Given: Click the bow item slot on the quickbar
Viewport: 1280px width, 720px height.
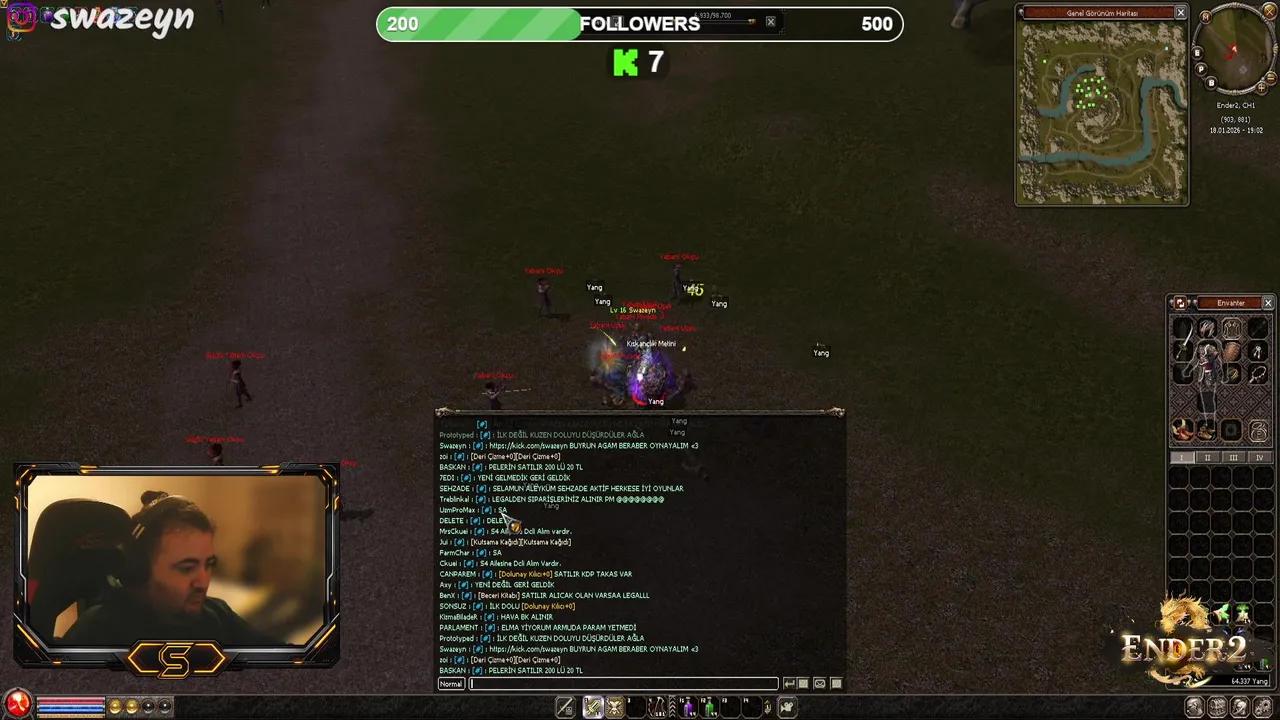Looking at the screenshot, I should click(657, 706).
